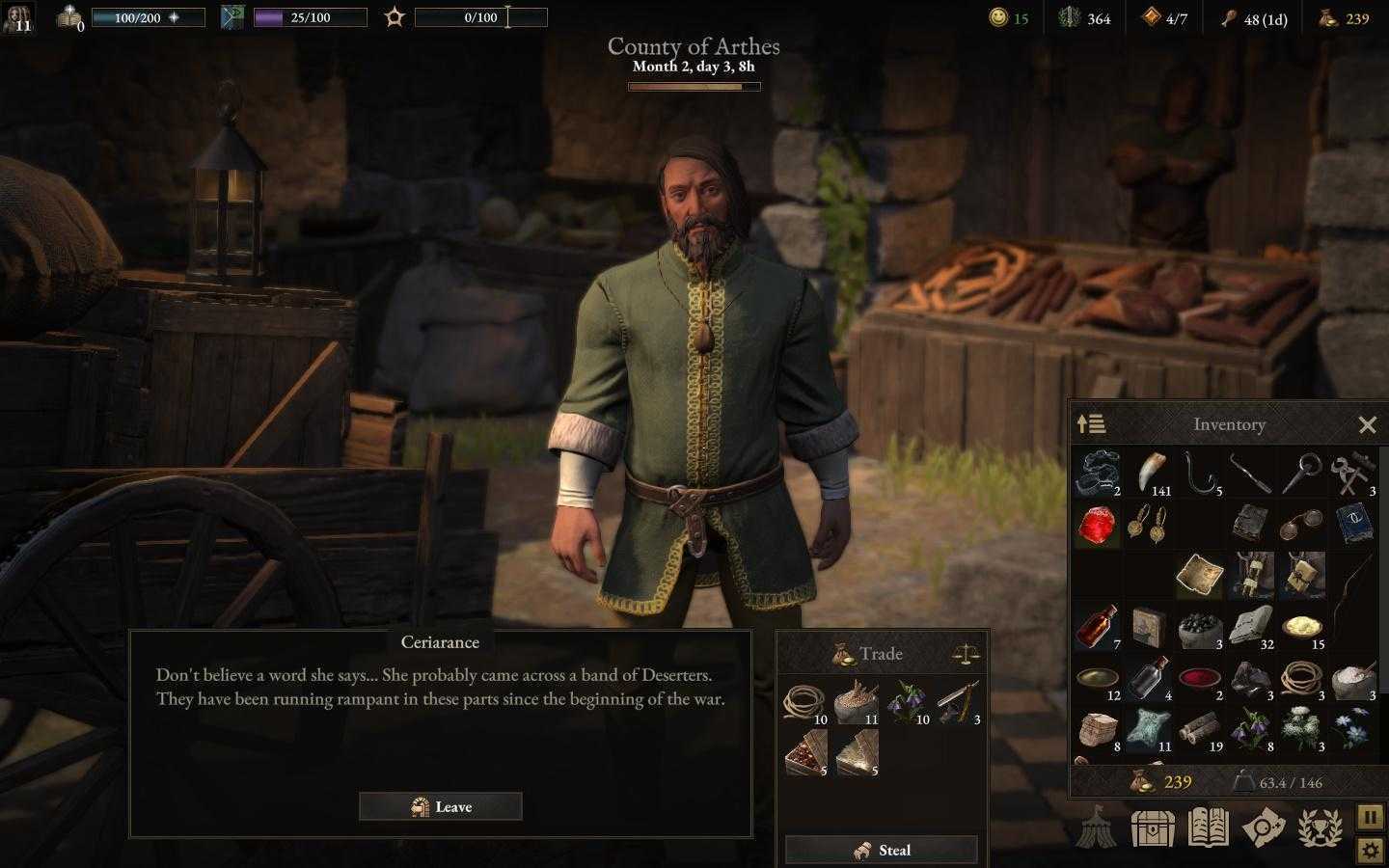Screen dimensions: 1389x868
Task: Click the balance scales trade icon
Action: point(965,654)
